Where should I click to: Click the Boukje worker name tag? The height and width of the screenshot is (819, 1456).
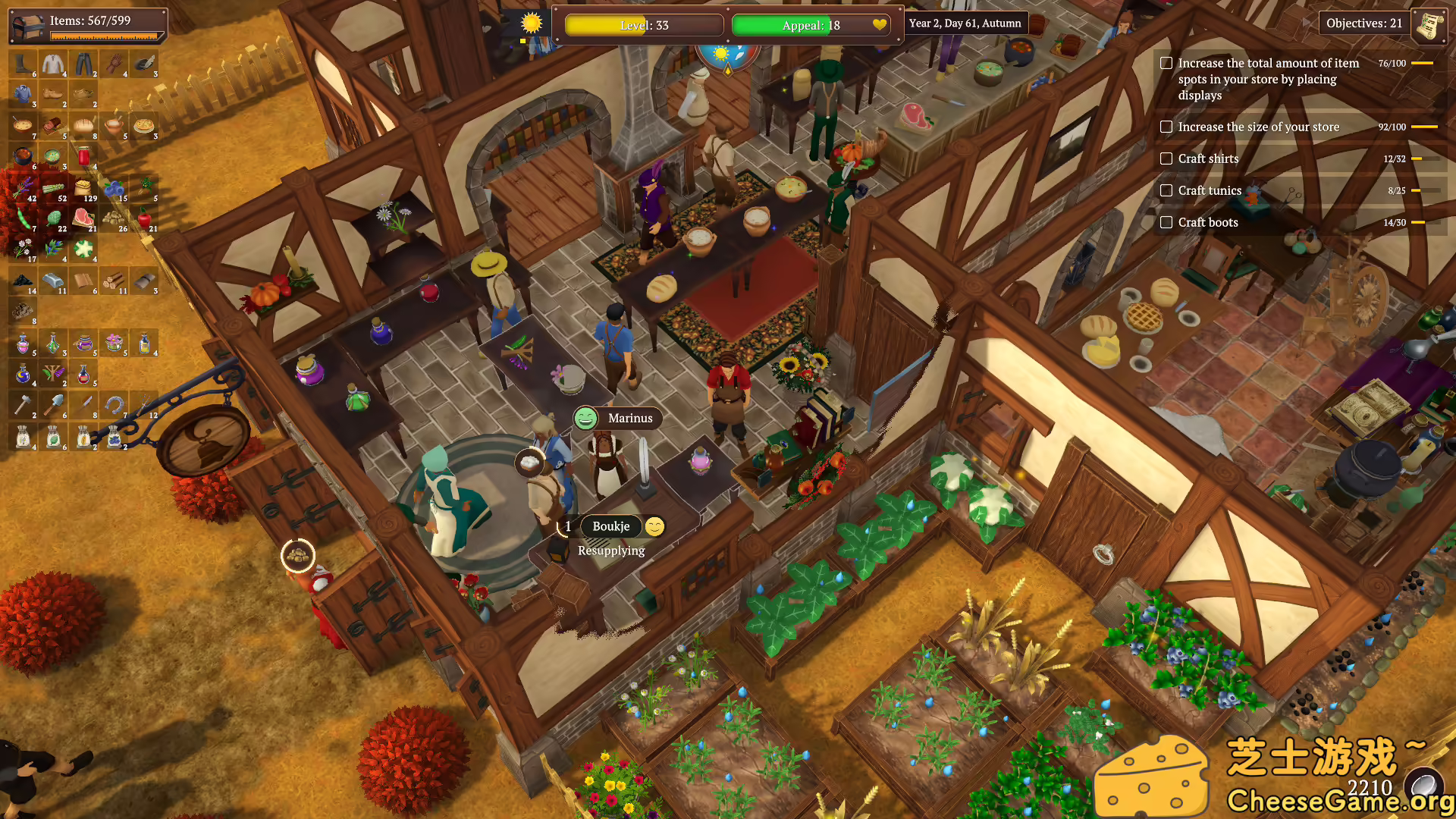[x=610, y=526]
